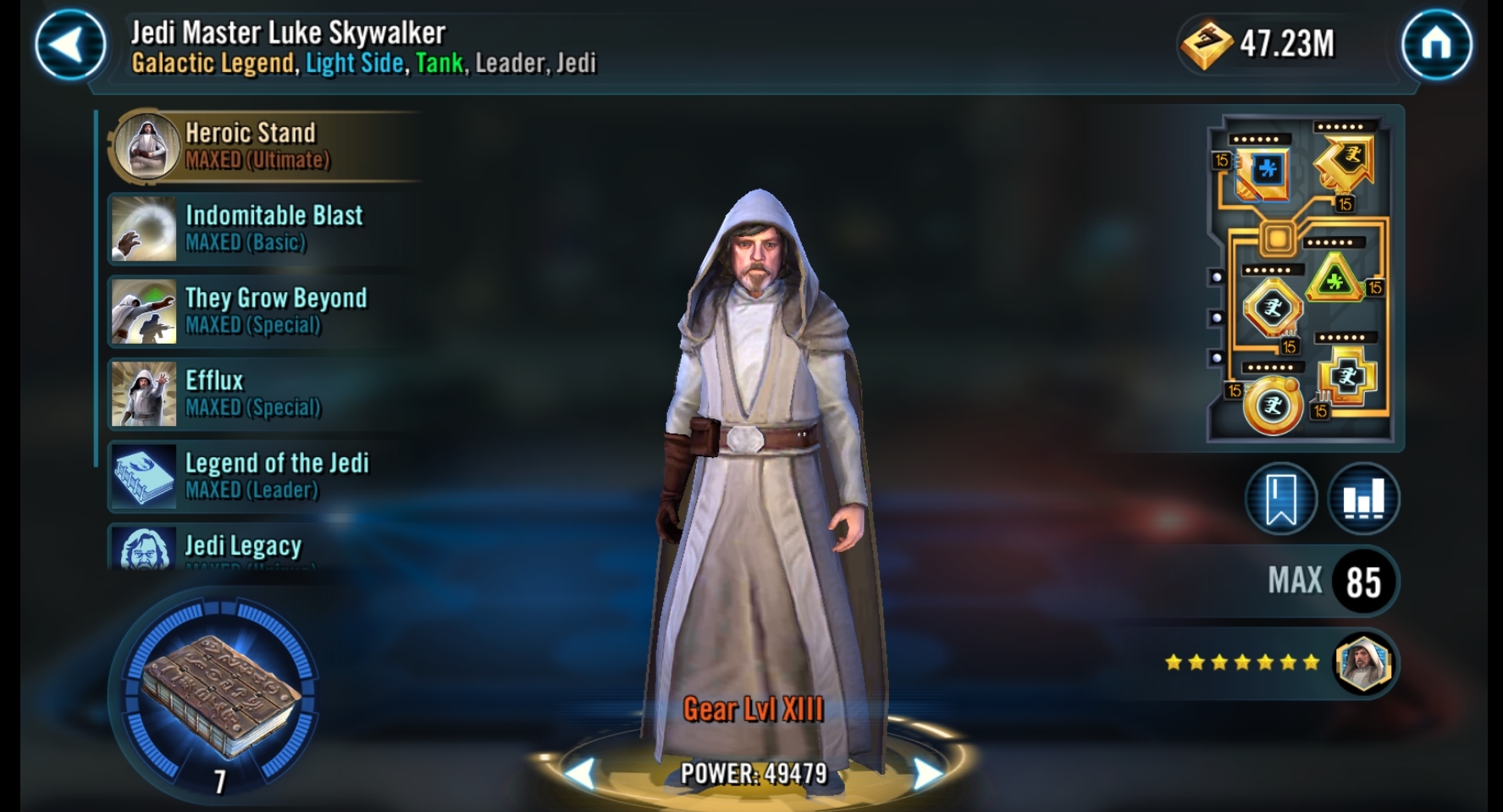Viewport: 1503px width, 812px height.
Task: Open the crystal currency balance 47.23M
Action: pos(1259,44)
